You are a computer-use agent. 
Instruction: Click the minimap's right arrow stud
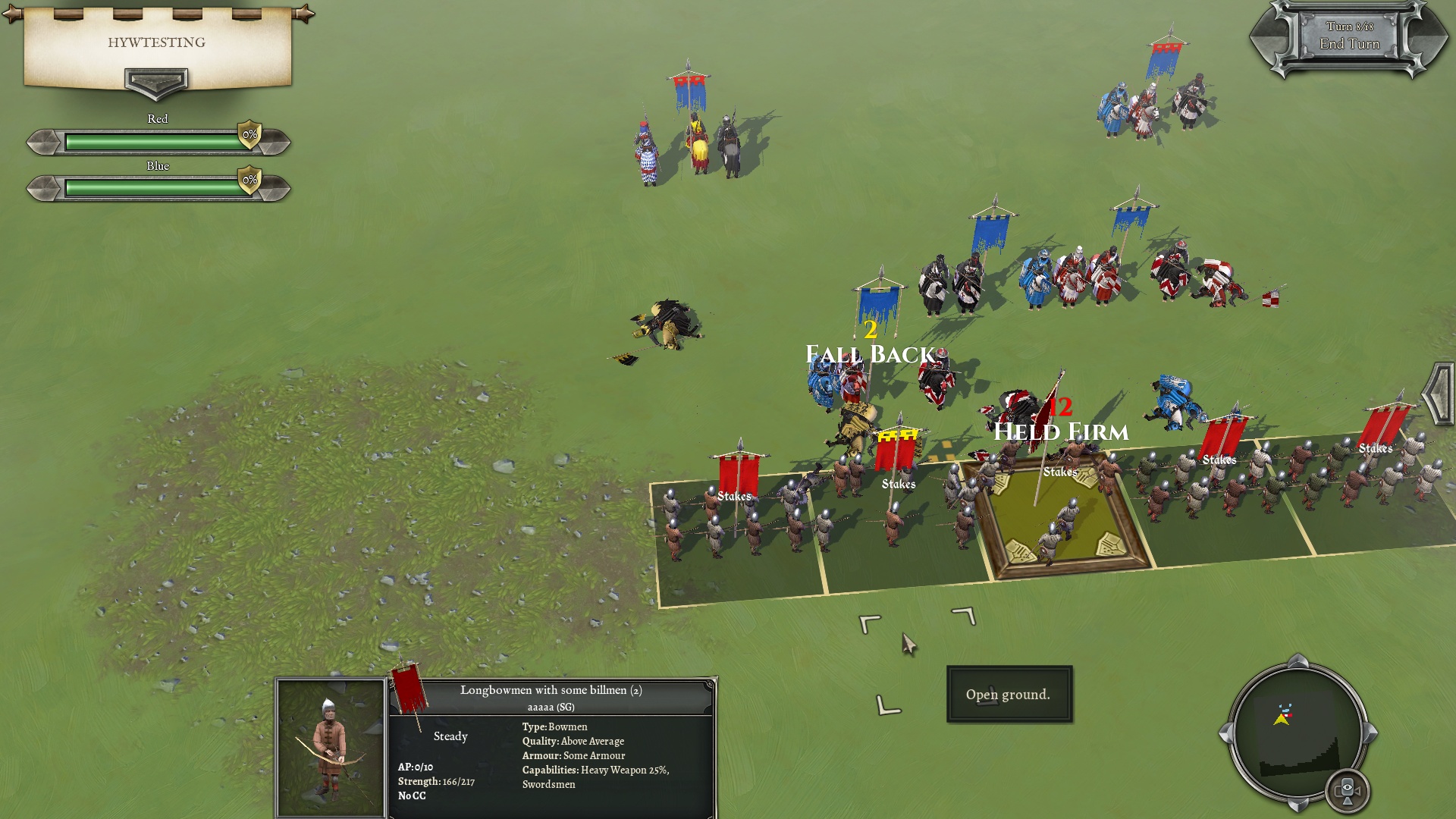1370,733
